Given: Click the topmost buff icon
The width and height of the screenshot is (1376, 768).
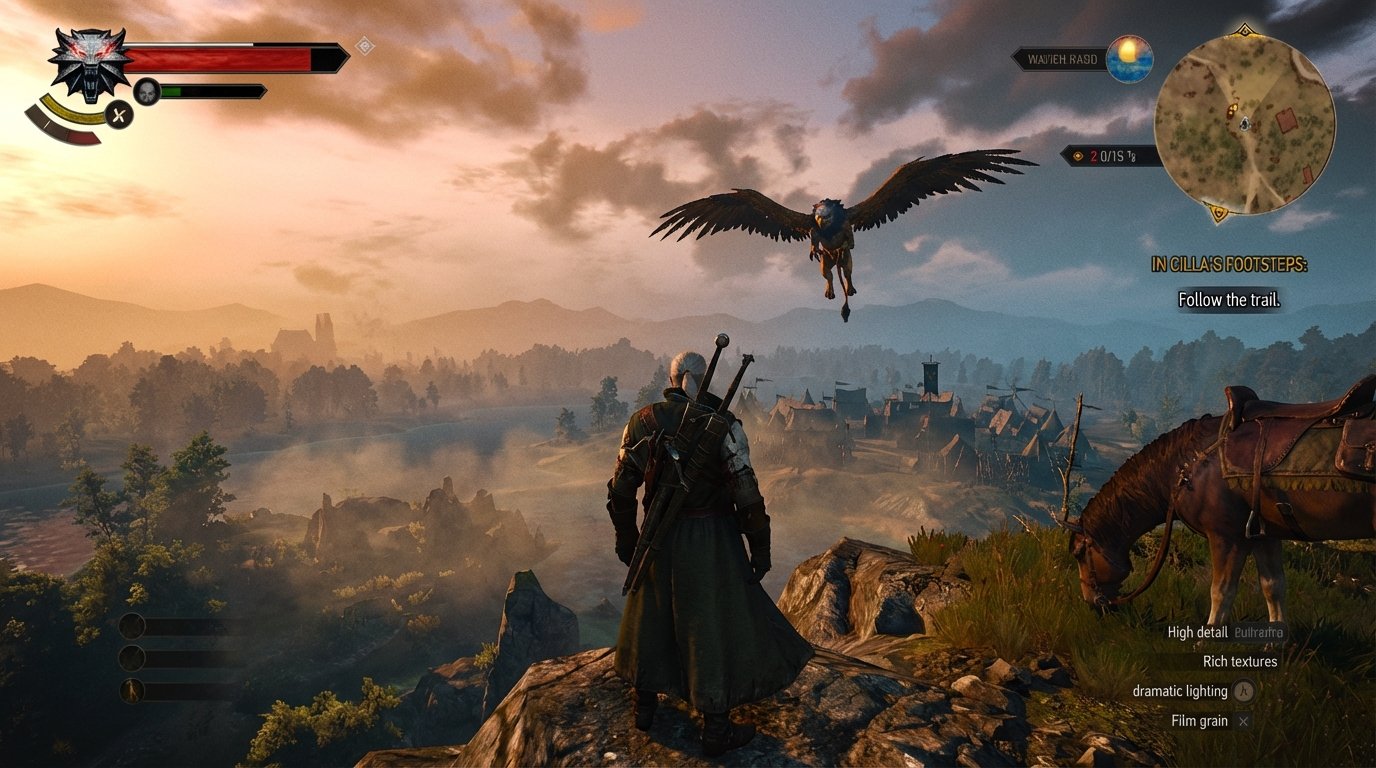Looking at the screenshot, I should coord(133,626).
